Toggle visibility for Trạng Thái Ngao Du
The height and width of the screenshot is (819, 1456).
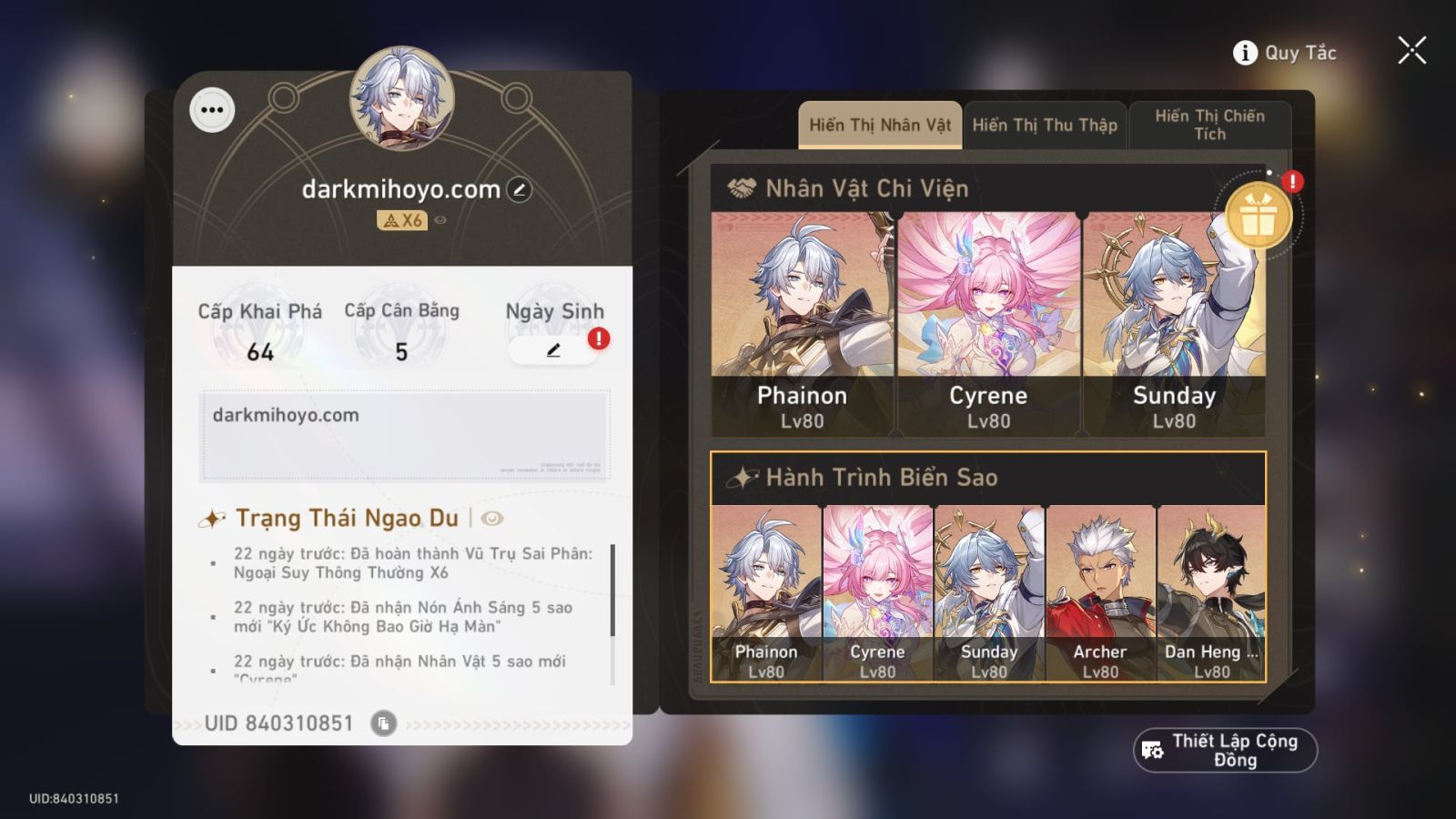490,518
